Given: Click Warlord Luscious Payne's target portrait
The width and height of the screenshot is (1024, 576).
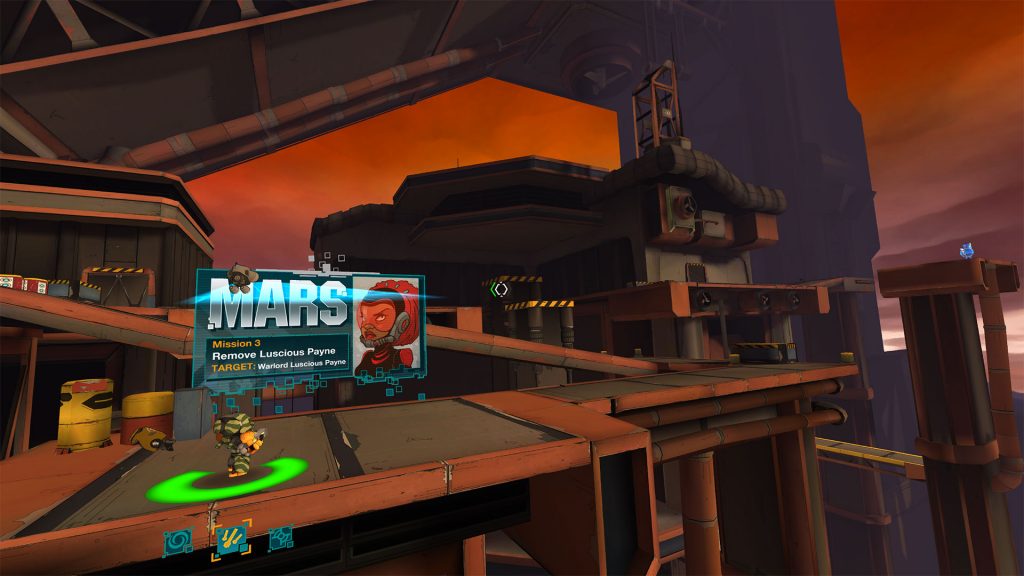Looking at the screenshot, I should click(x=387, y=328).
